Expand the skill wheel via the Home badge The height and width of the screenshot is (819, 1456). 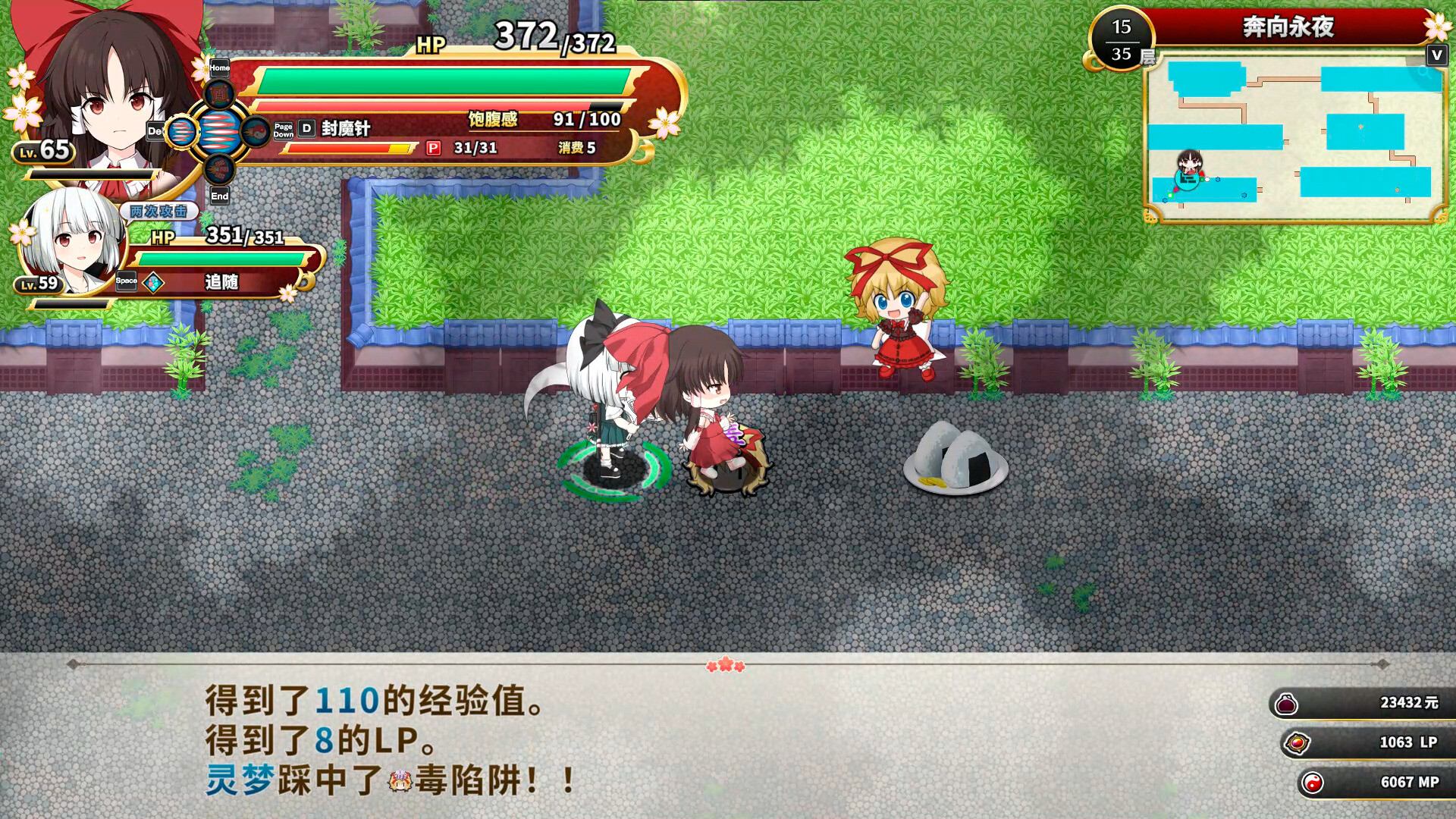coord(220,67)
